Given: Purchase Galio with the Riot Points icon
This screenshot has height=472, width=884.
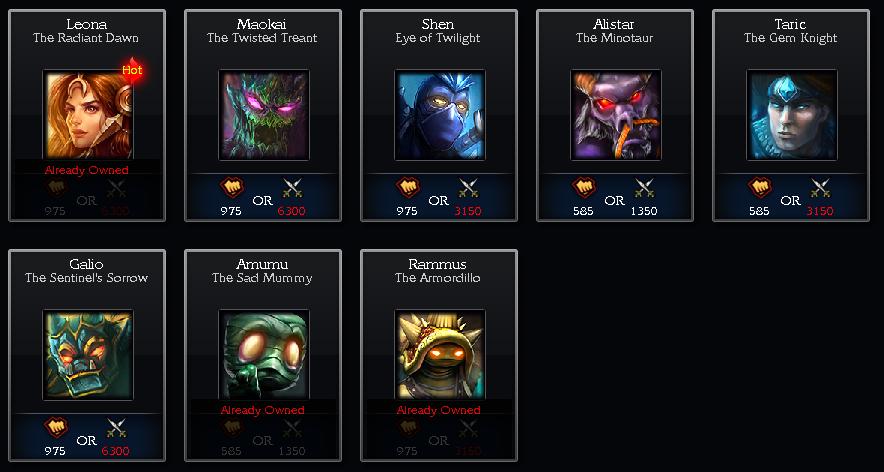Looking at the screenshot, I should (x=56, y=428).
